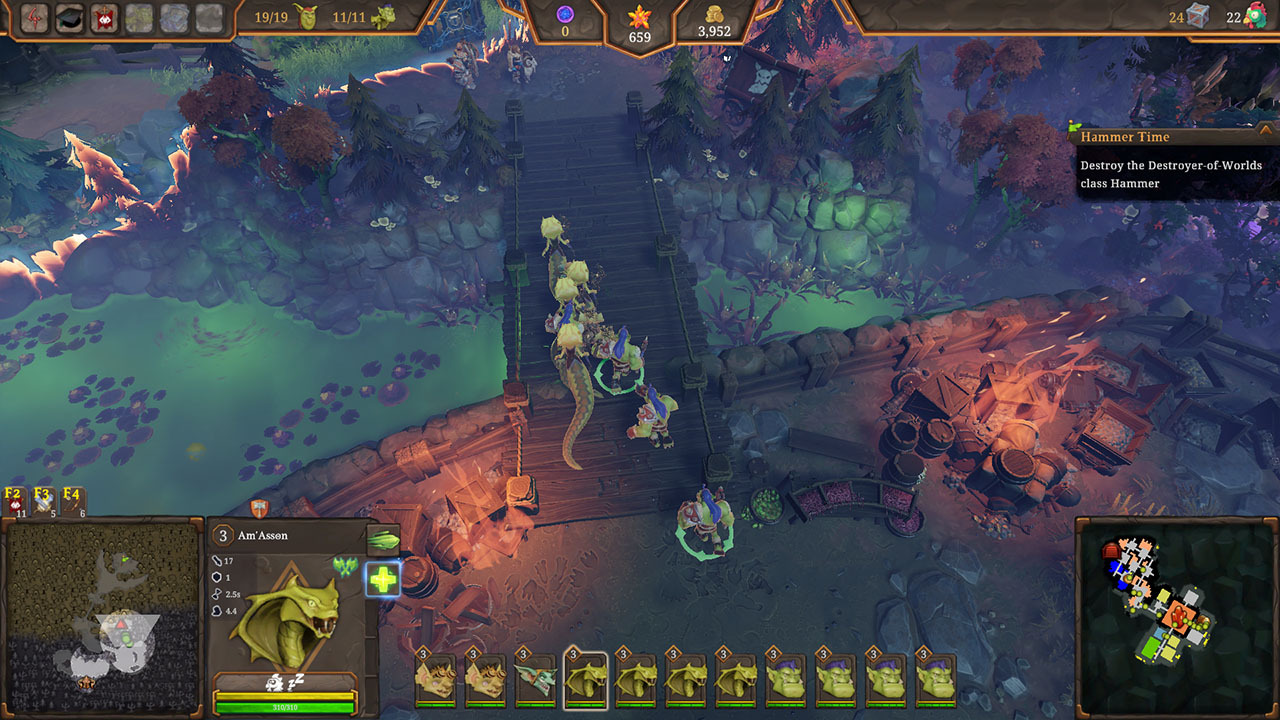Viewport: 1280px width, 720px height.
Task: Click the red rune symbol button
Action: click(37, 17)
